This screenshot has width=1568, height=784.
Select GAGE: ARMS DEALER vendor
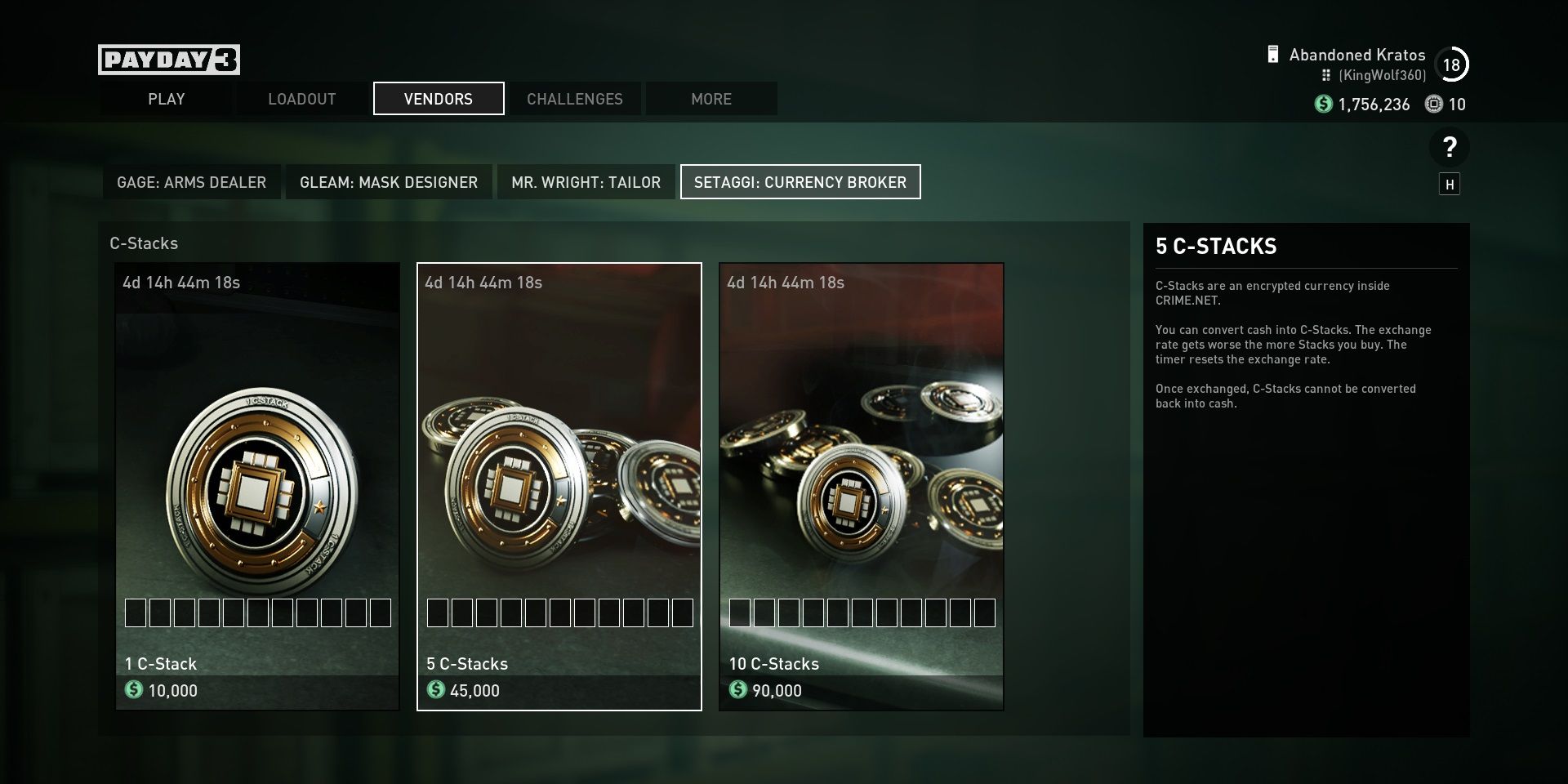pyautogui.click(x=191, y=182)
